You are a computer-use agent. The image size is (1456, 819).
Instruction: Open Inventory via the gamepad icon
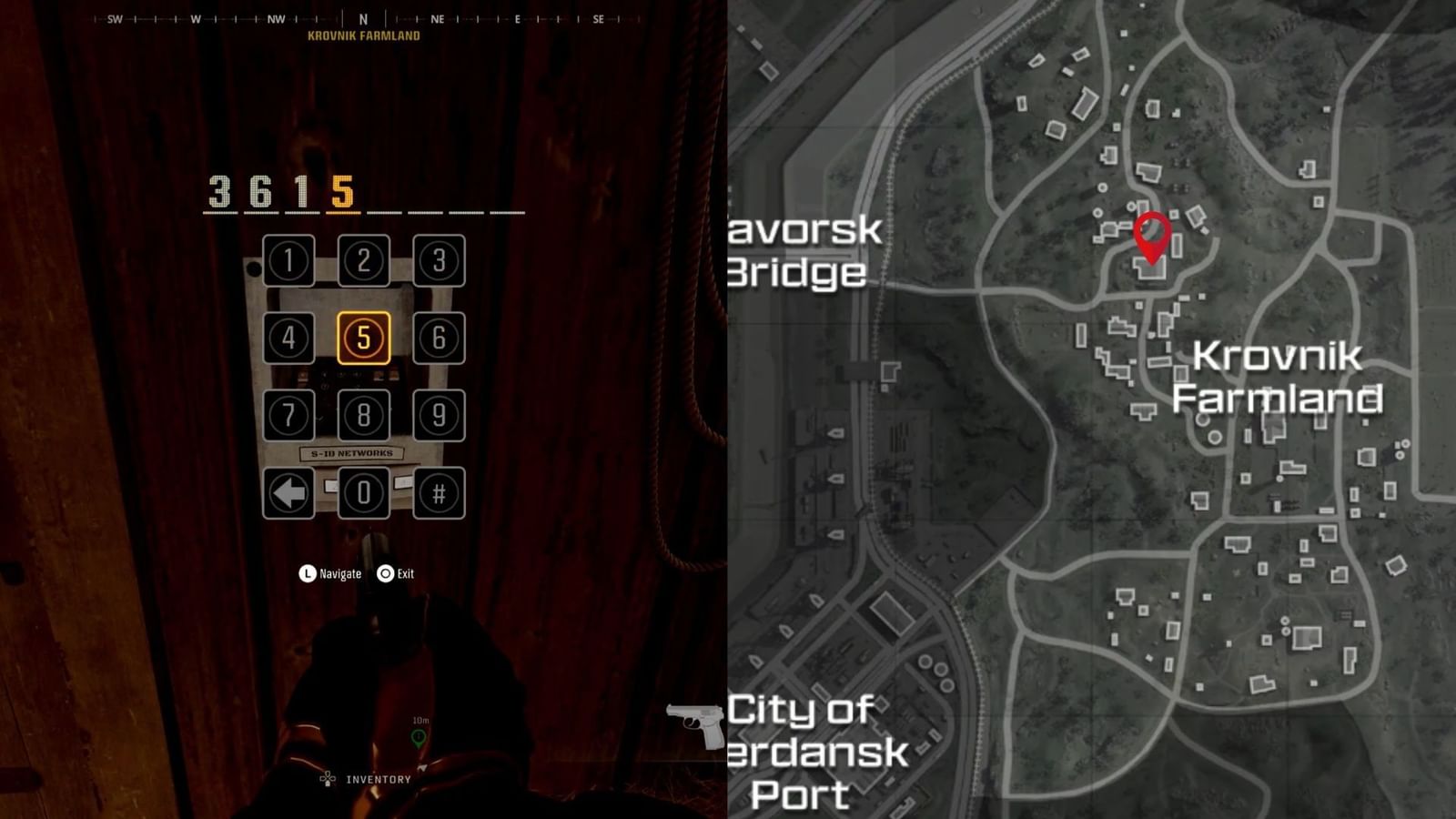pos(326,779)
